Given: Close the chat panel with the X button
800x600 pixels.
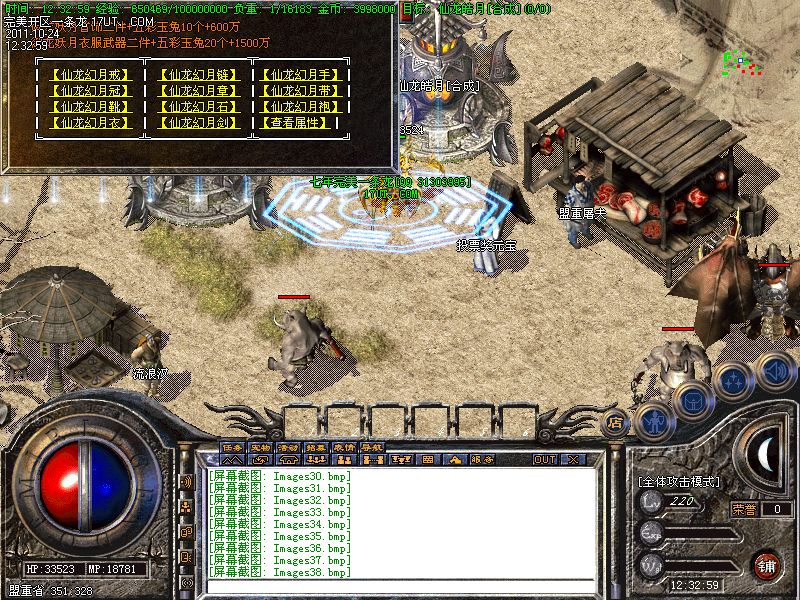Looking at the screenshot, I should tap(573, 460).
